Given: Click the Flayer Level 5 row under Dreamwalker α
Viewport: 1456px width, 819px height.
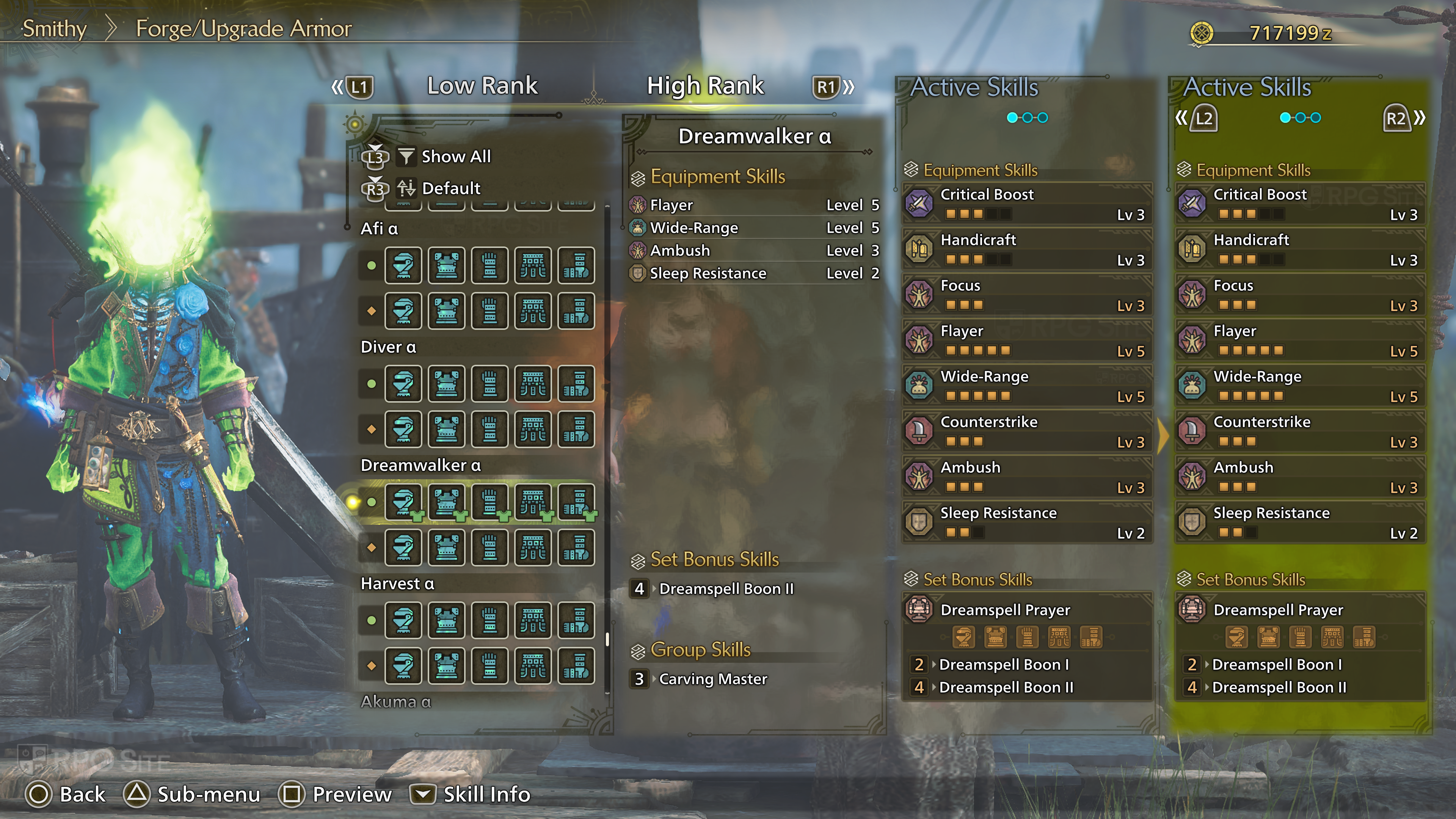Looking at the screenshot, I should [x=755, y=205].
